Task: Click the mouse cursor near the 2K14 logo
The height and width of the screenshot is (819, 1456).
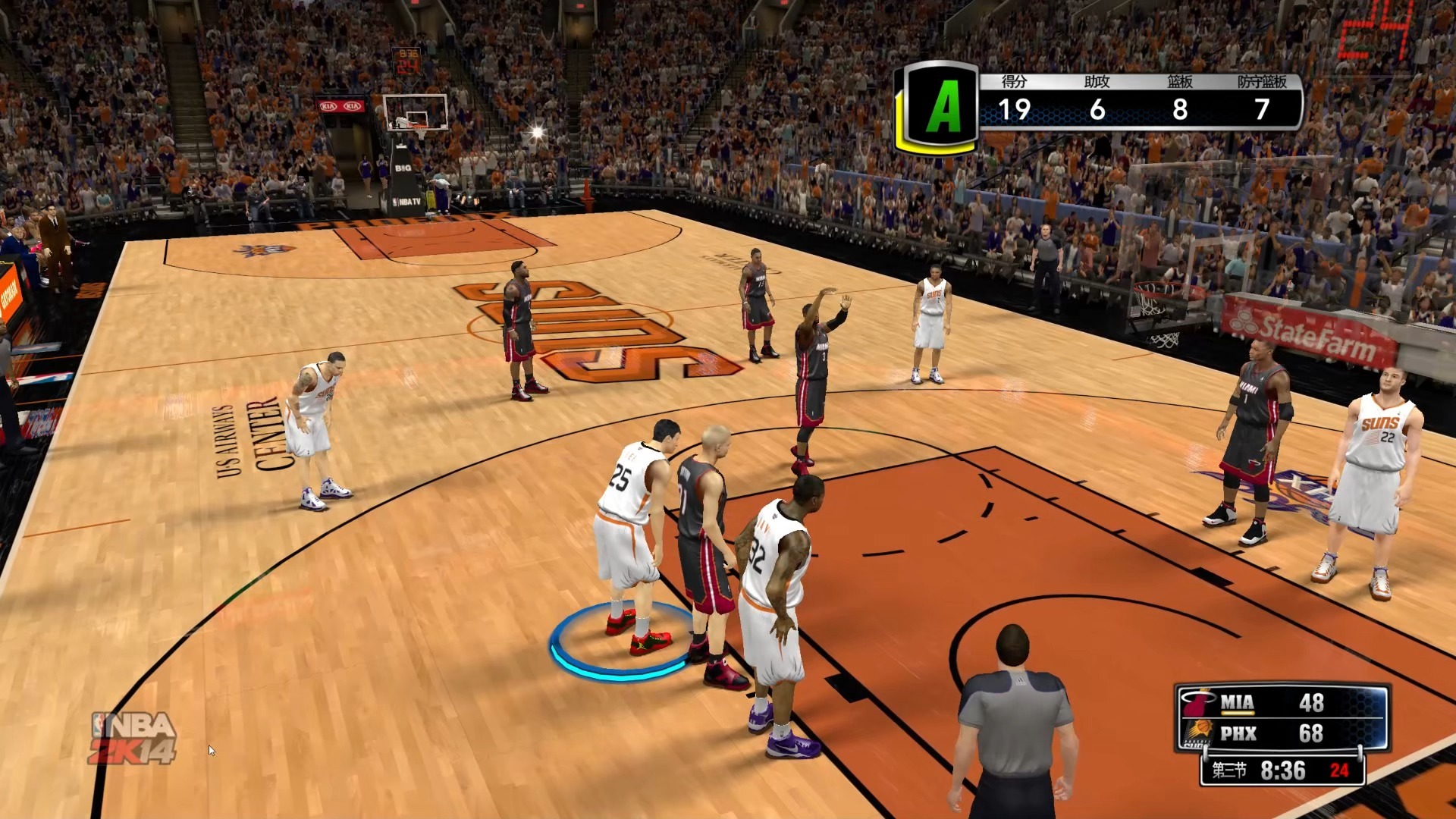Action: [x=210, y=749]
